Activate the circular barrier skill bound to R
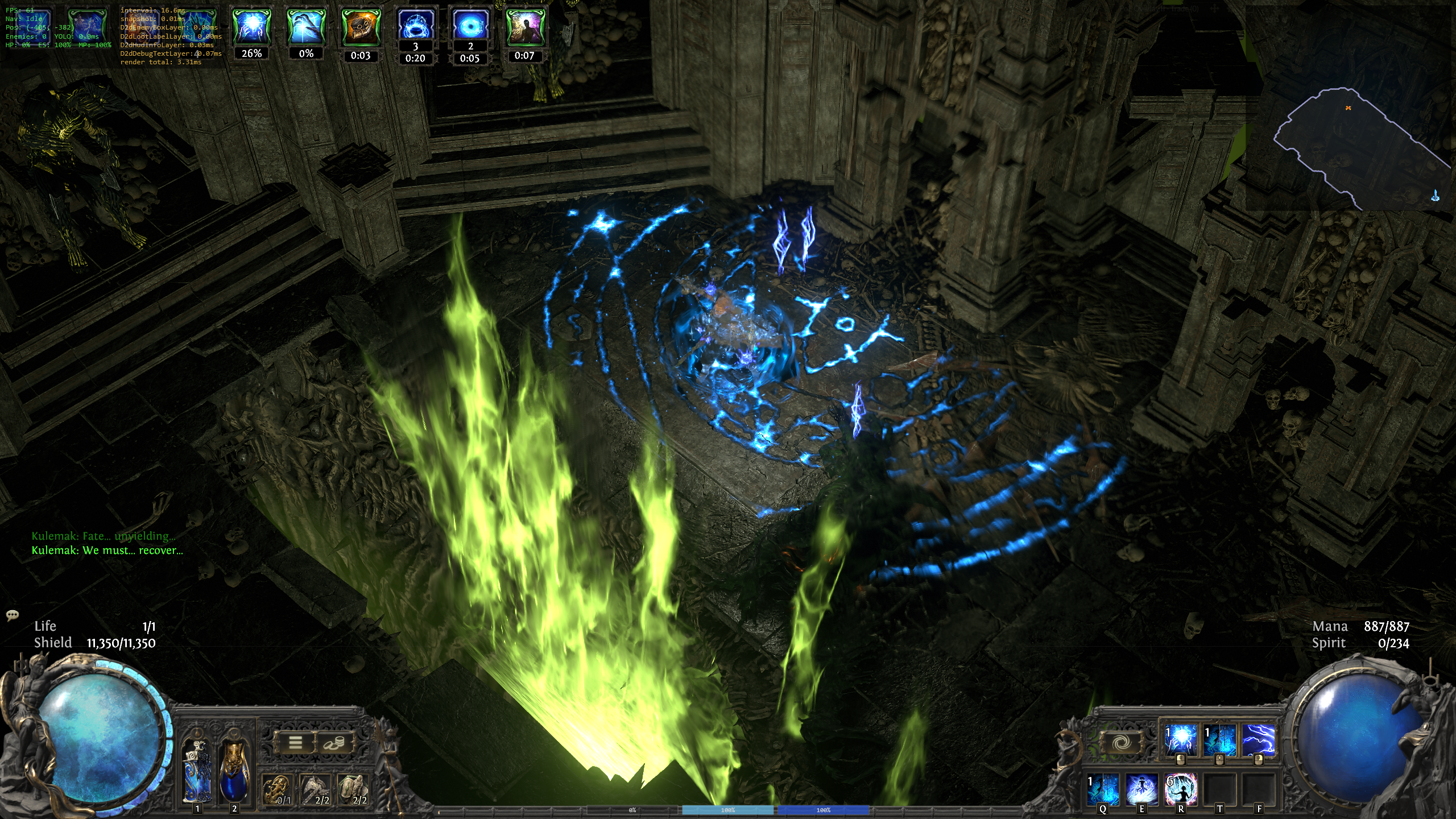This screenshot has height=819, width=1456. click(1181, 789)
